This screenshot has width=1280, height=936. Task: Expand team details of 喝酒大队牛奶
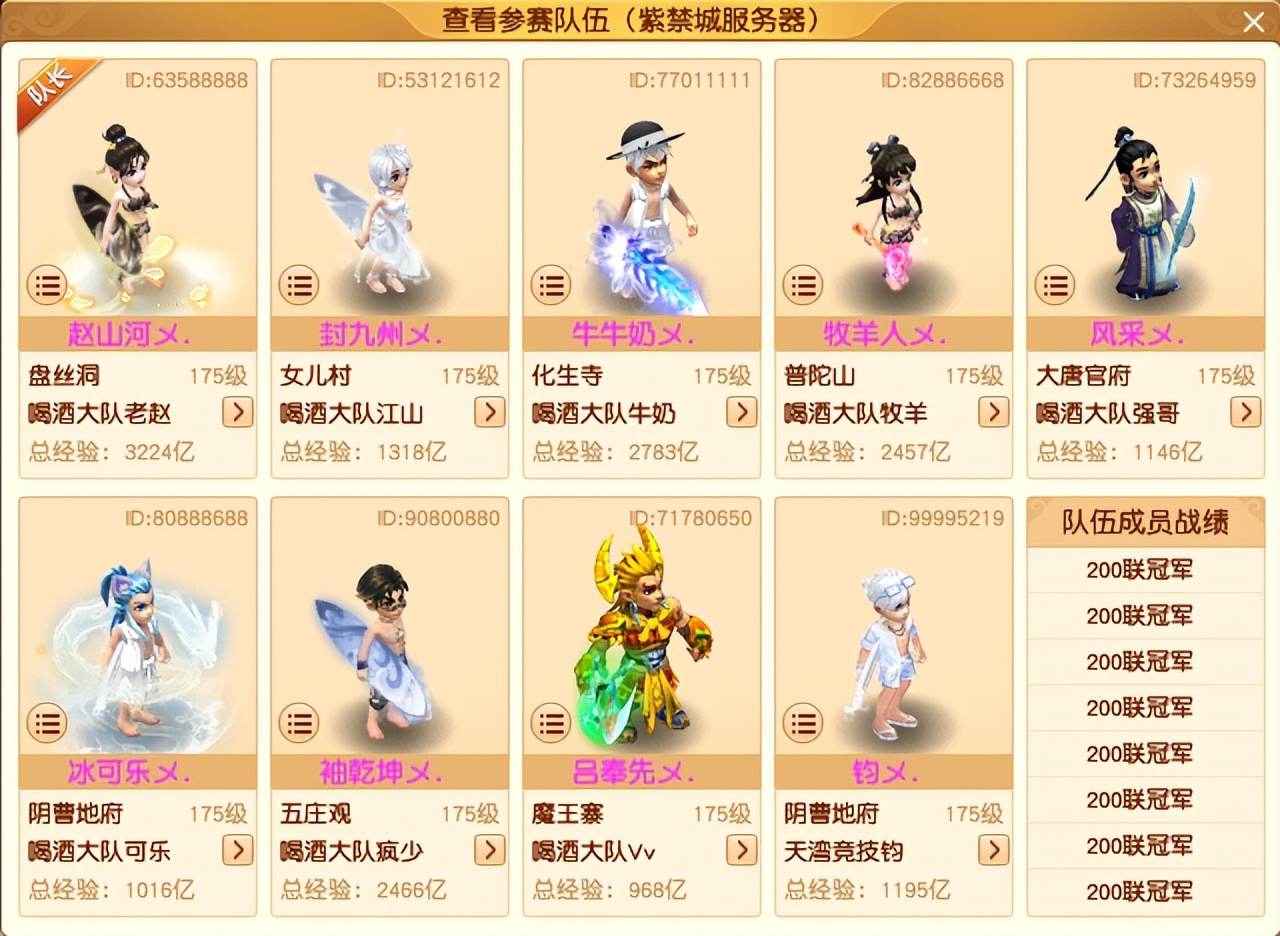741,413
